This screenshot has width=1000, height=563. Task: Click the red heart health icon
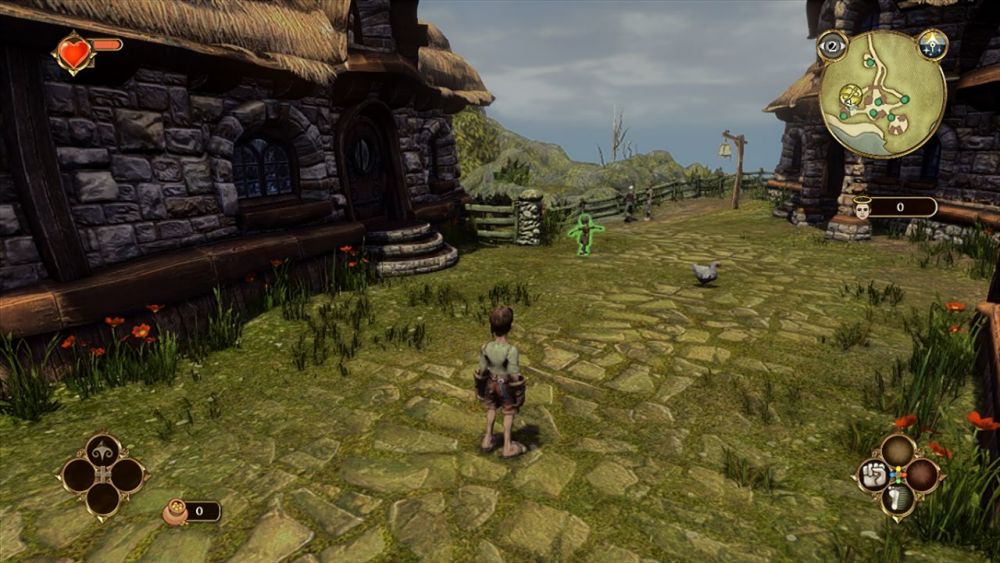point(73,53)
